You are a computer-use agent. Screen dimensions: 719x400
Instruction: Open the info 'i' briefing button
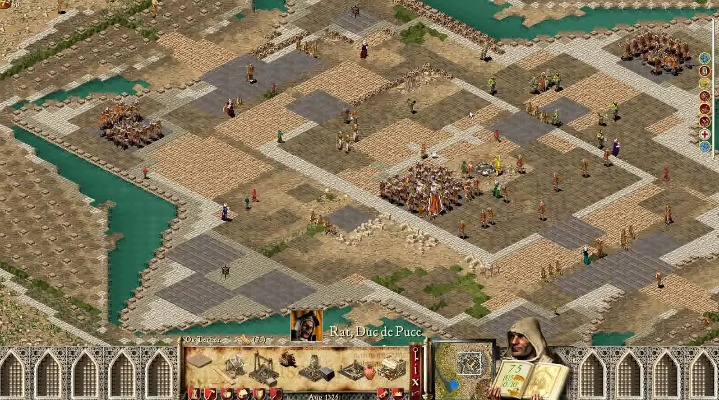pyautogui.click(x=416, y=366)
